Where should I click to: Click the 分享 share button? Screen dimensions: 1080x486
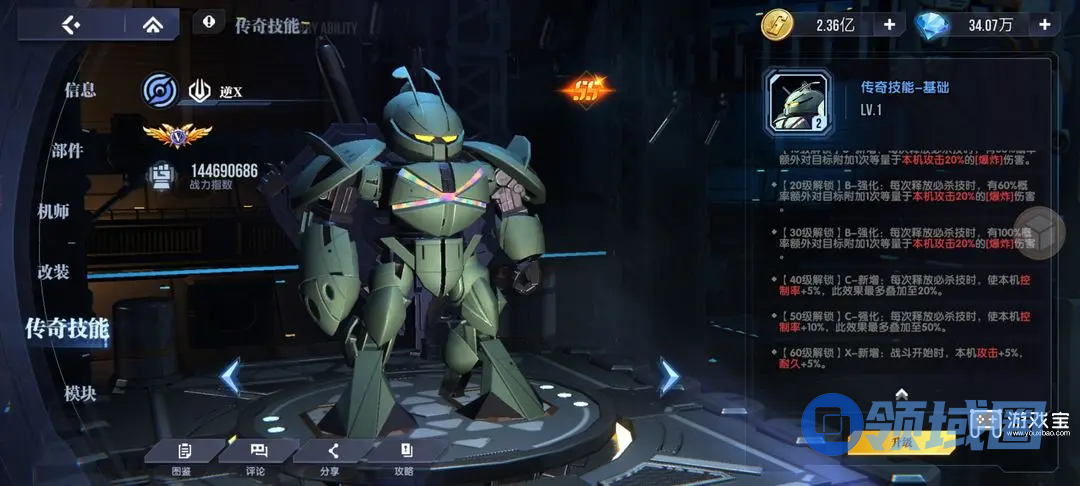(332, 456)
